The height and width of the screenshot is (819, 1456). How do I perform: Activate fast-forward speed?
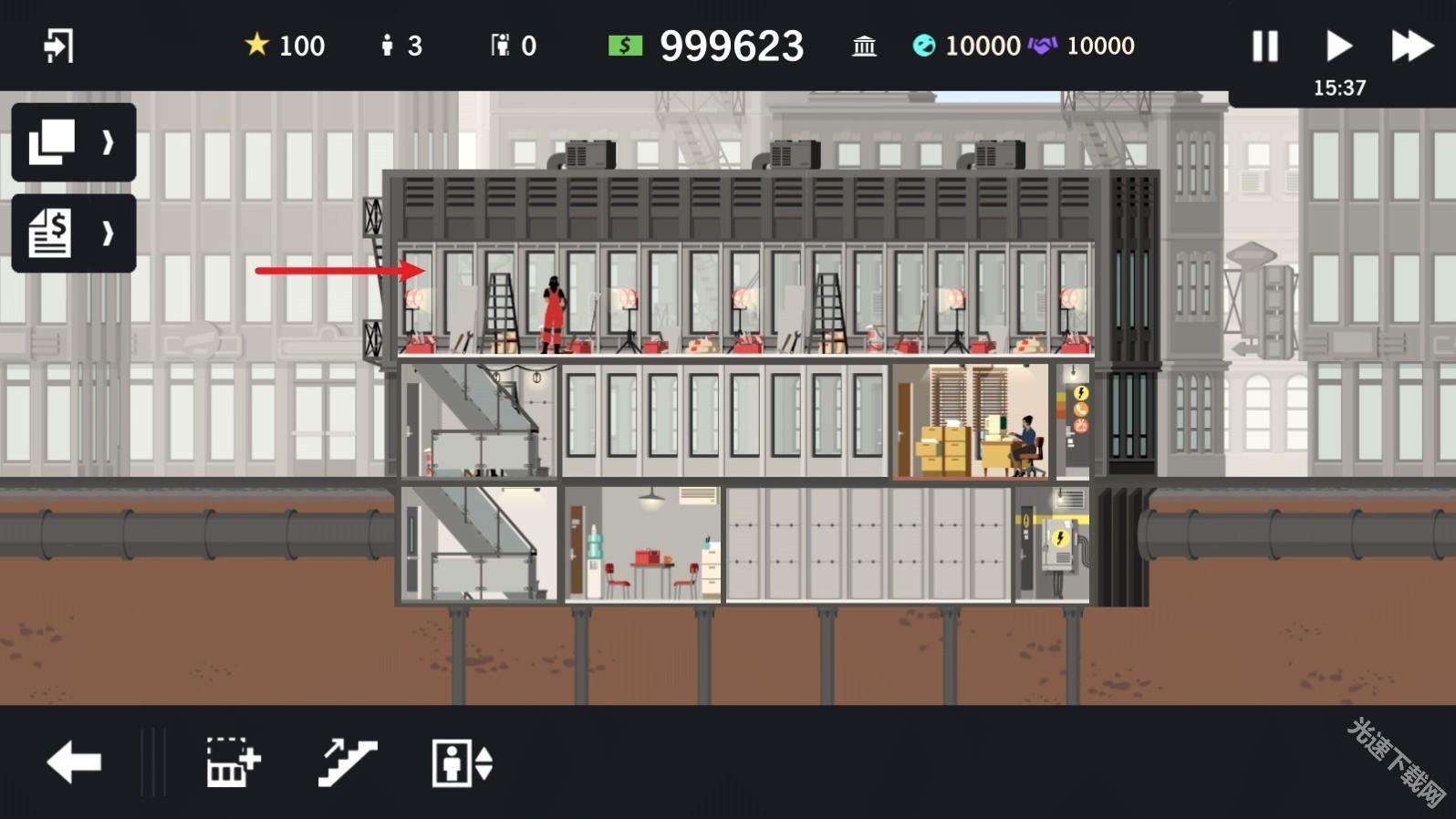point(1411,46)
